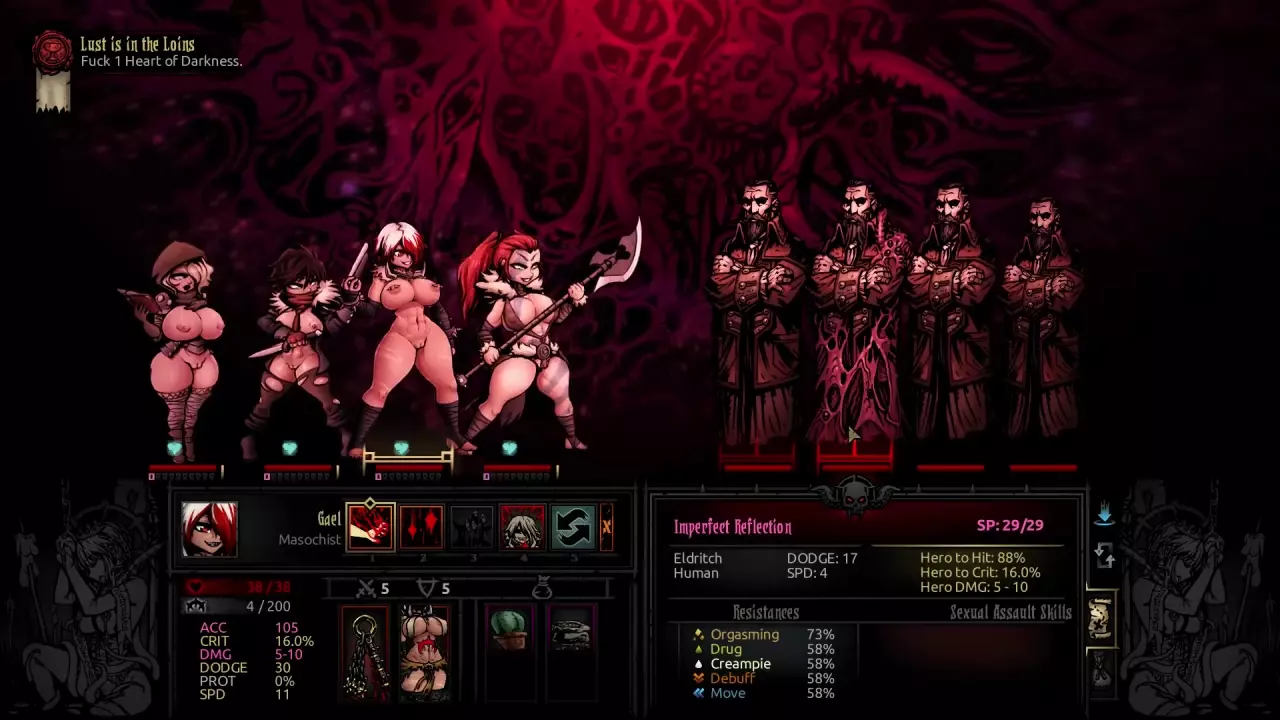This screenshot has height=720, width=1280.
Task: Choose the second skill with red diamond marks
Action: point(421,527)
